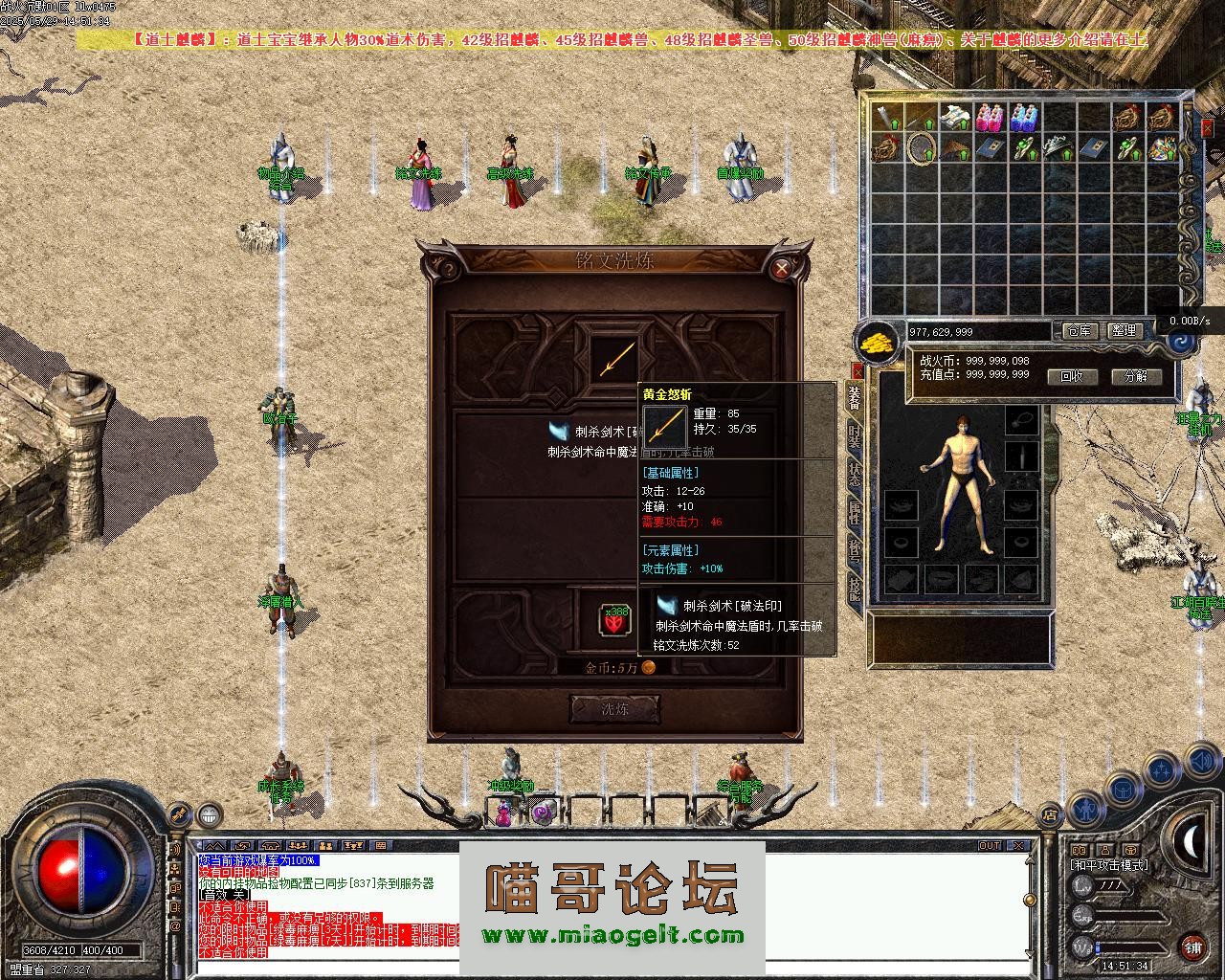
Task: Sort the bag with 整理
Action: coord(1125,331)
